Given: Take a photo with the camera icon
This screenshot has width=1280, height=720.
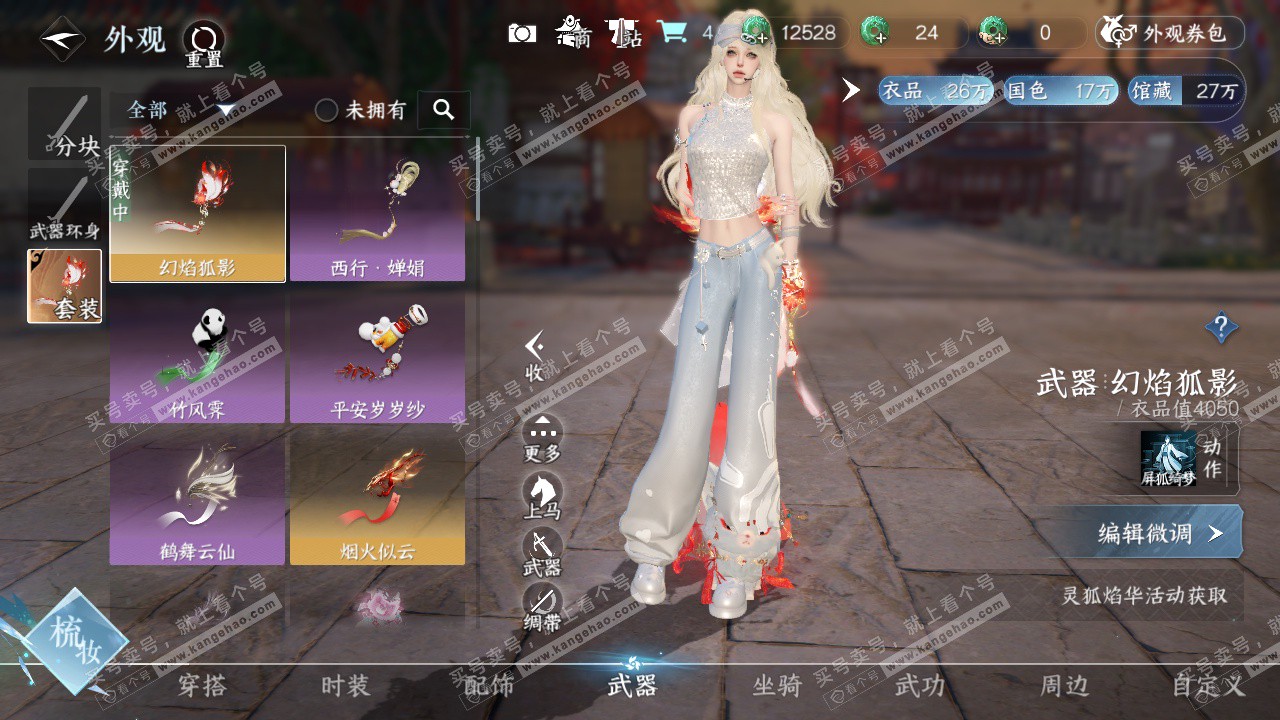Looking at the screenshot, I should pyautogui.click(x=522, y=33).
